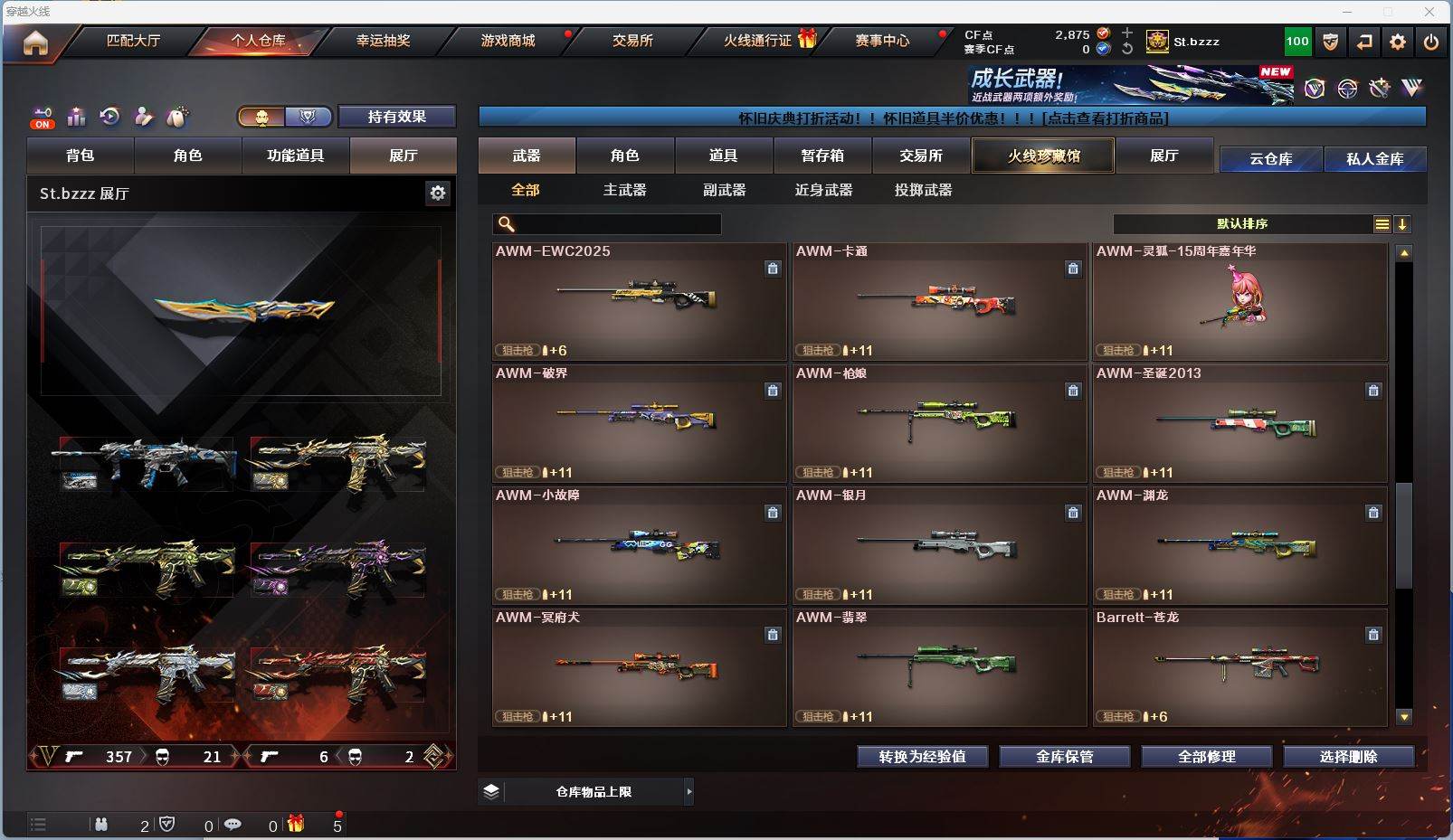Image resolution: width=1453 pixels, height=840 pixels.
Task: Switch to the 功能道具 functional items tab
Action: point(295,156)
